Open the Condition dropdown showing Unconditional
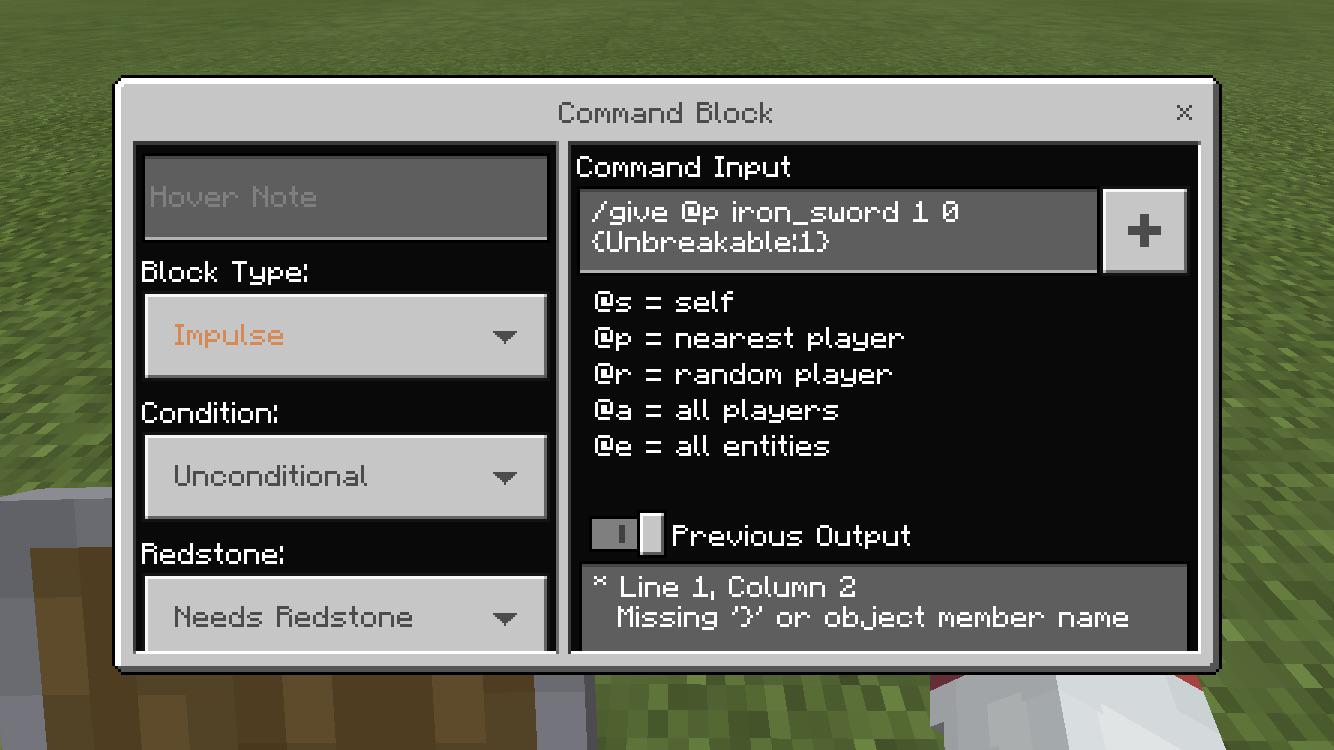 pos(345,477)
